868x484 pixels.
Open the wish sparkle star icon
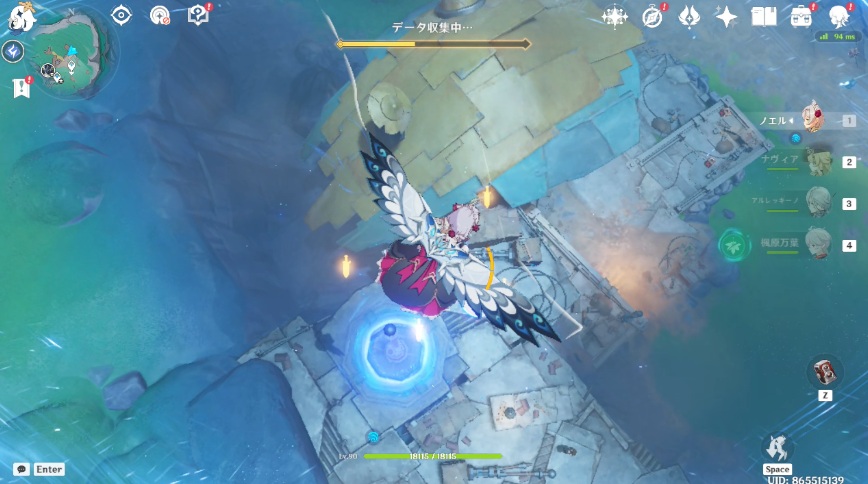pyautogui.click(x=727, y=16)
